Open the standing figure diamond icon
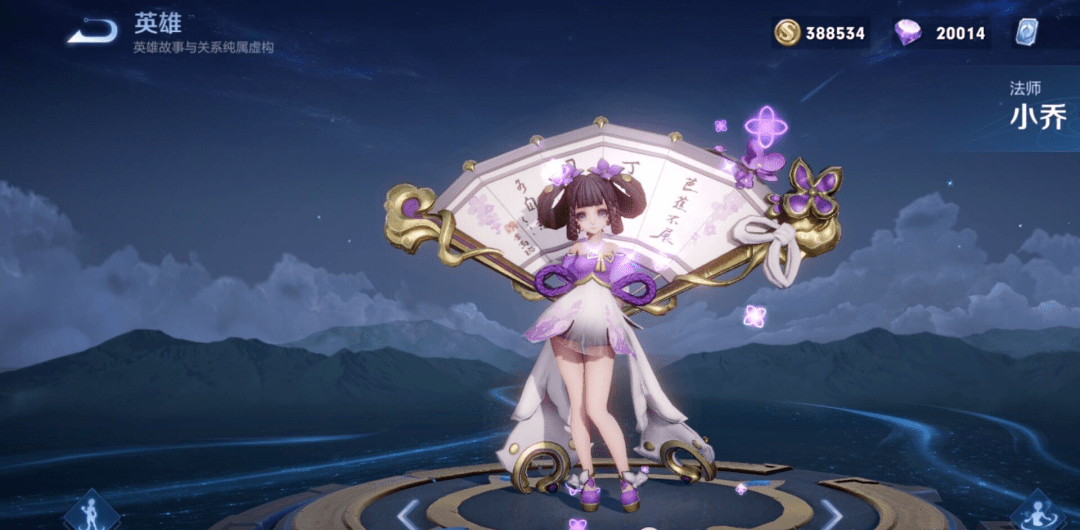Viewport: 1080px width, 530px height. click(x=93, y=512)
